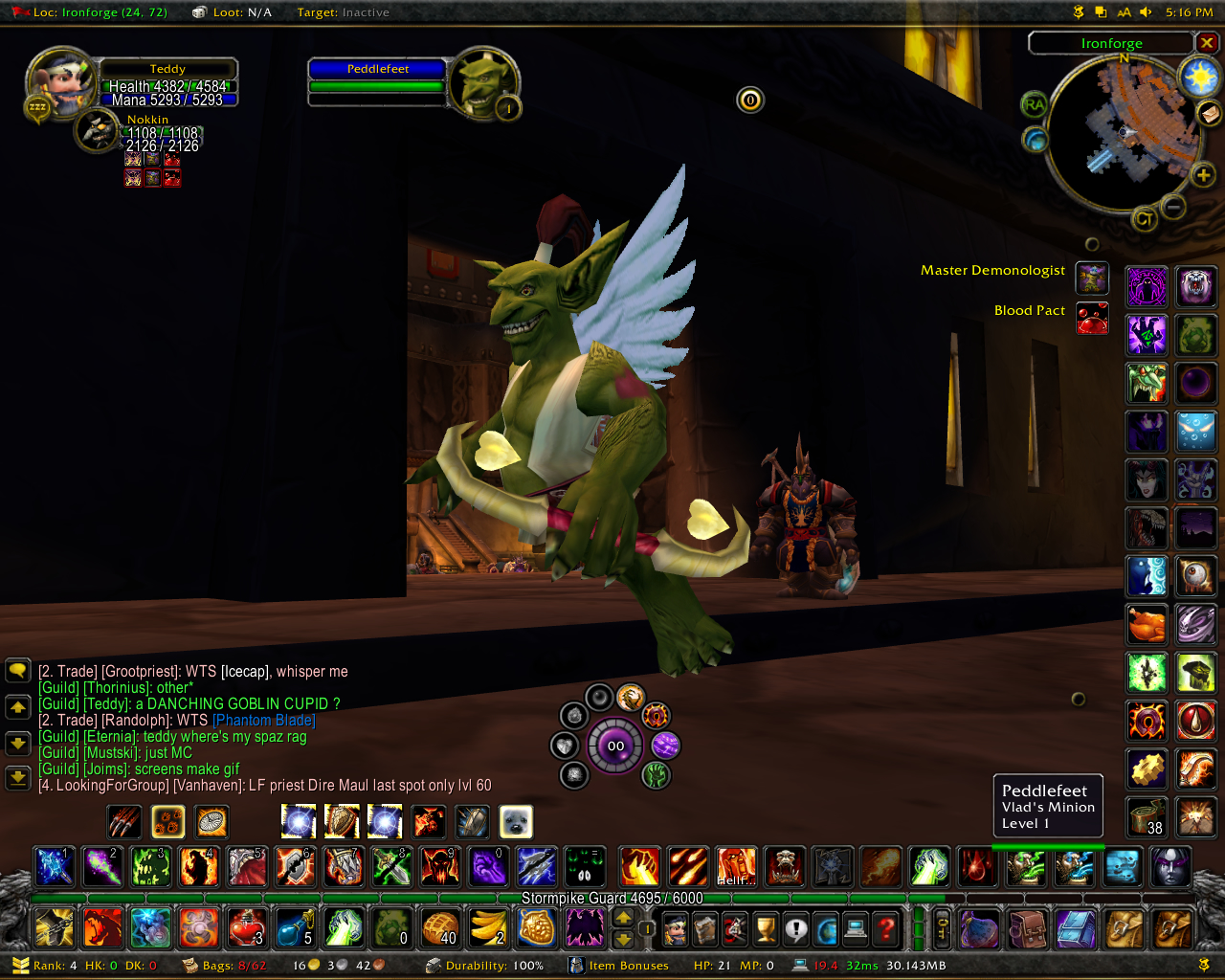This screenshot has height=980, width=1225.
Task: Click the CT mod button under the minimap
Action: (1143, 219)
